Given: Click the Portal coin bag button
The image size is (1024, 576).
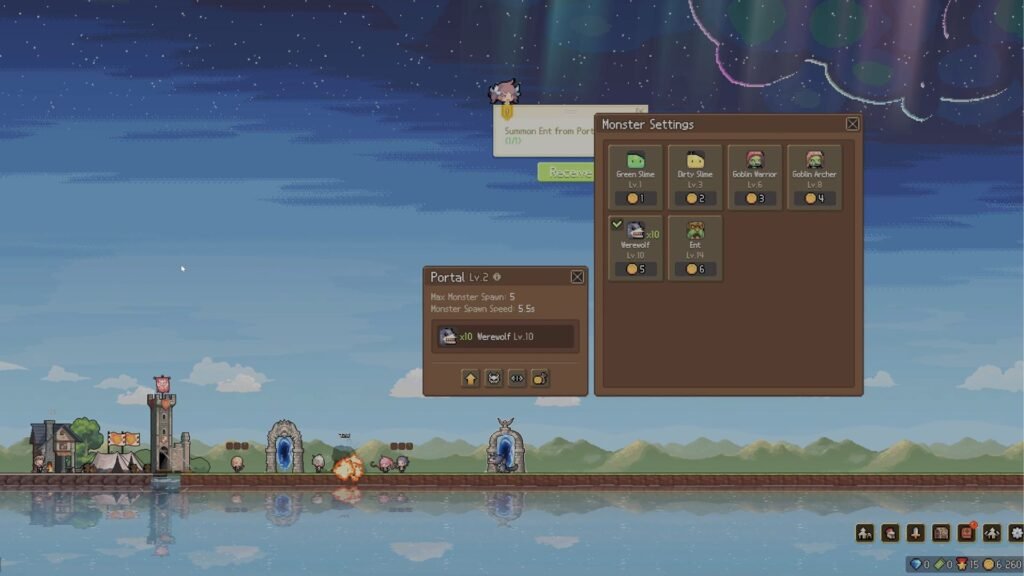Looking at the screenshot, I should coord(540,378).
